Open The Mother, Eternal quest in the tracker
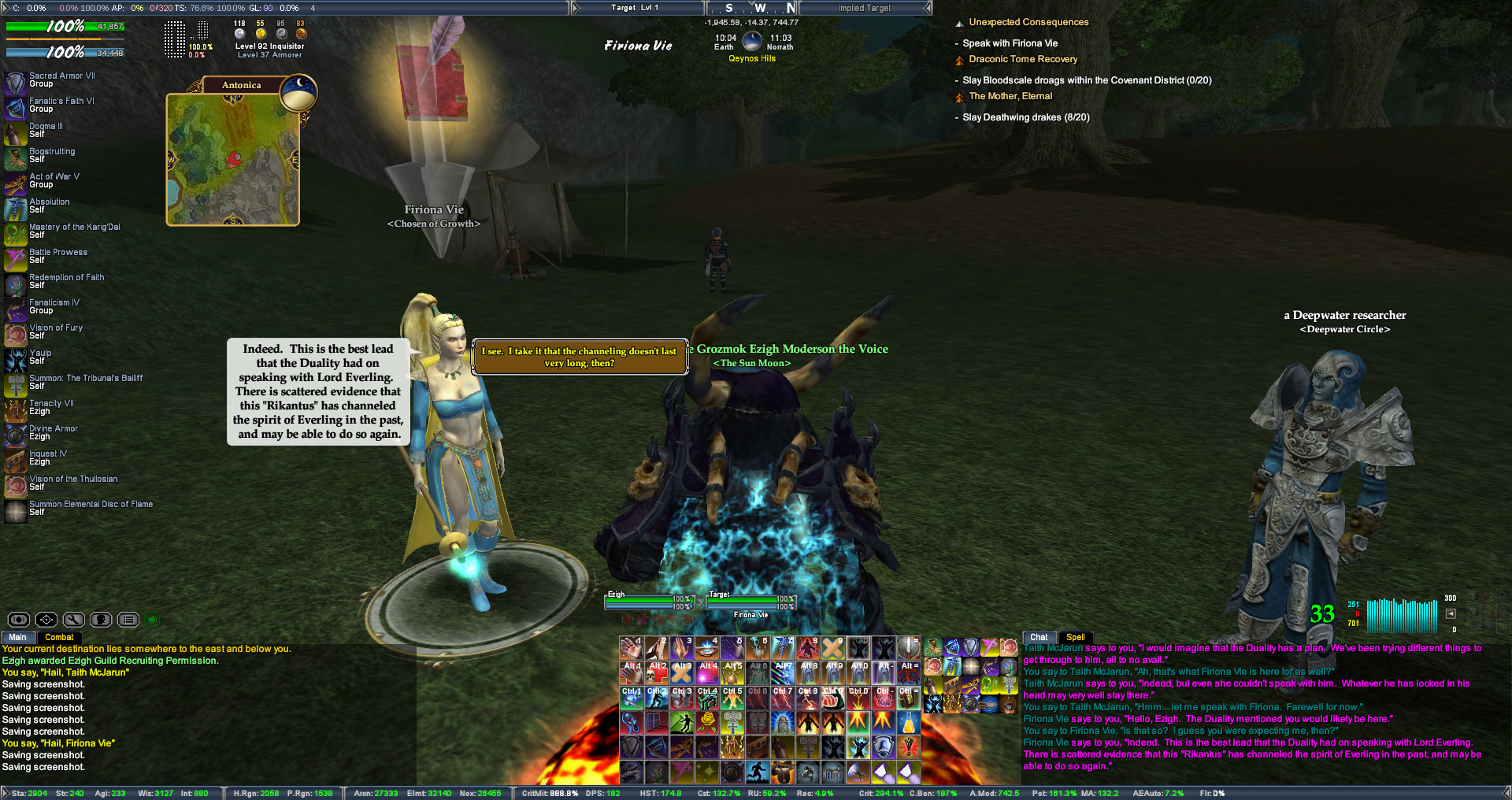 click(x=1010, y=96)
